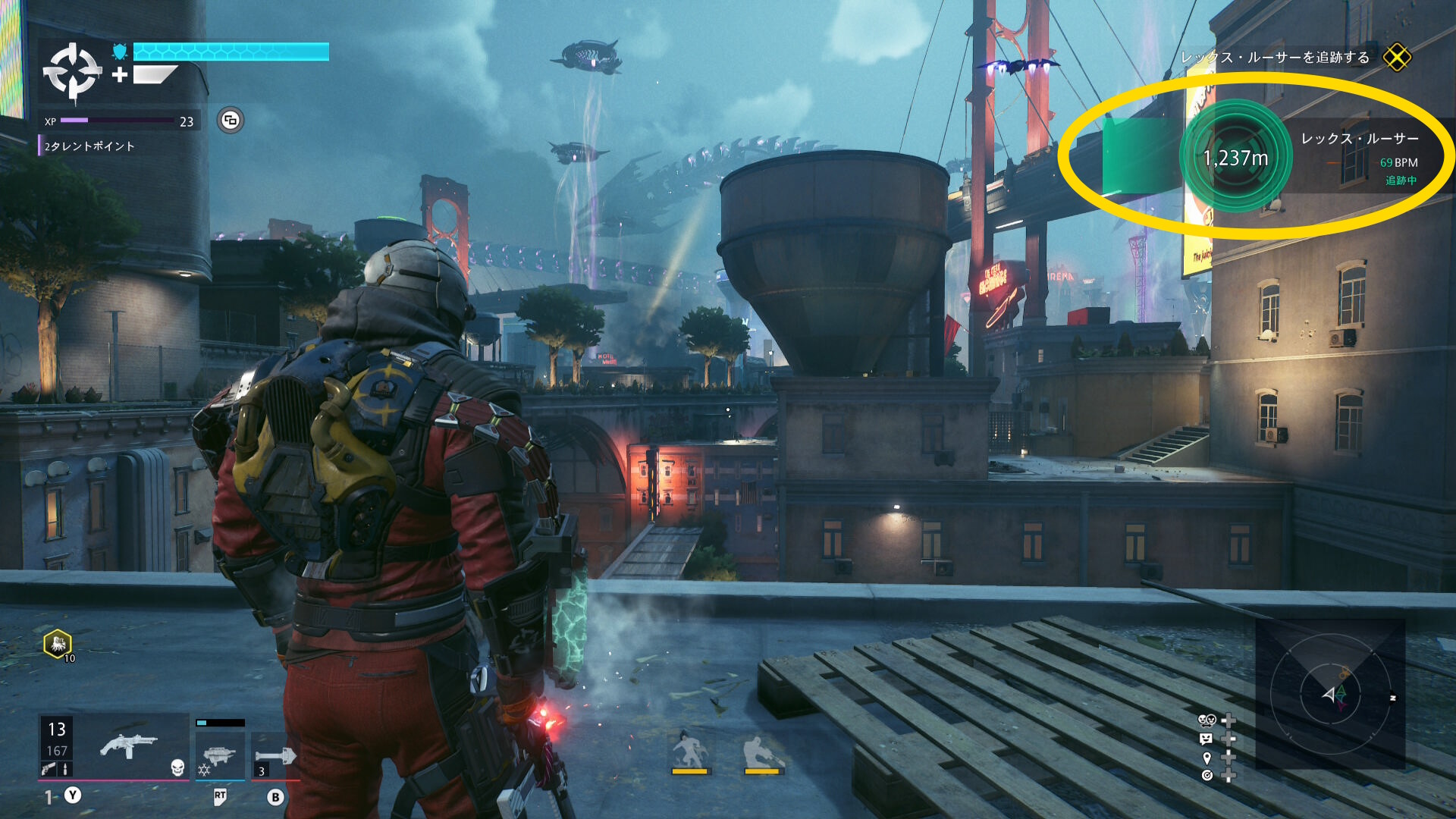Click Deadshot's crosshair character emblem
This screenshot has height=819, width=1456.
pyautogui.click(x=72, y=72)
